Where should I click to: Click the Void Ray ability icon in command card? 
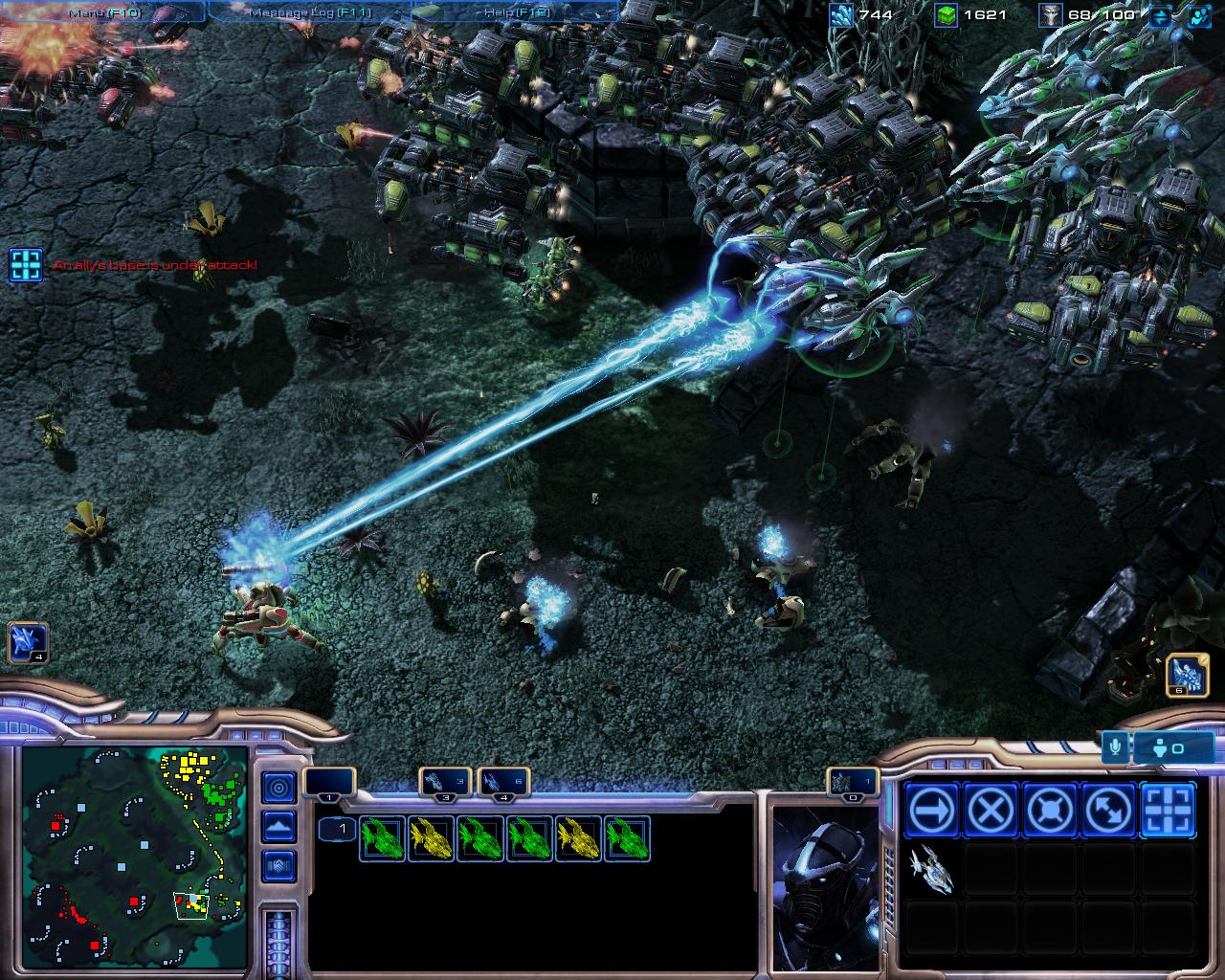pos(930,870)
